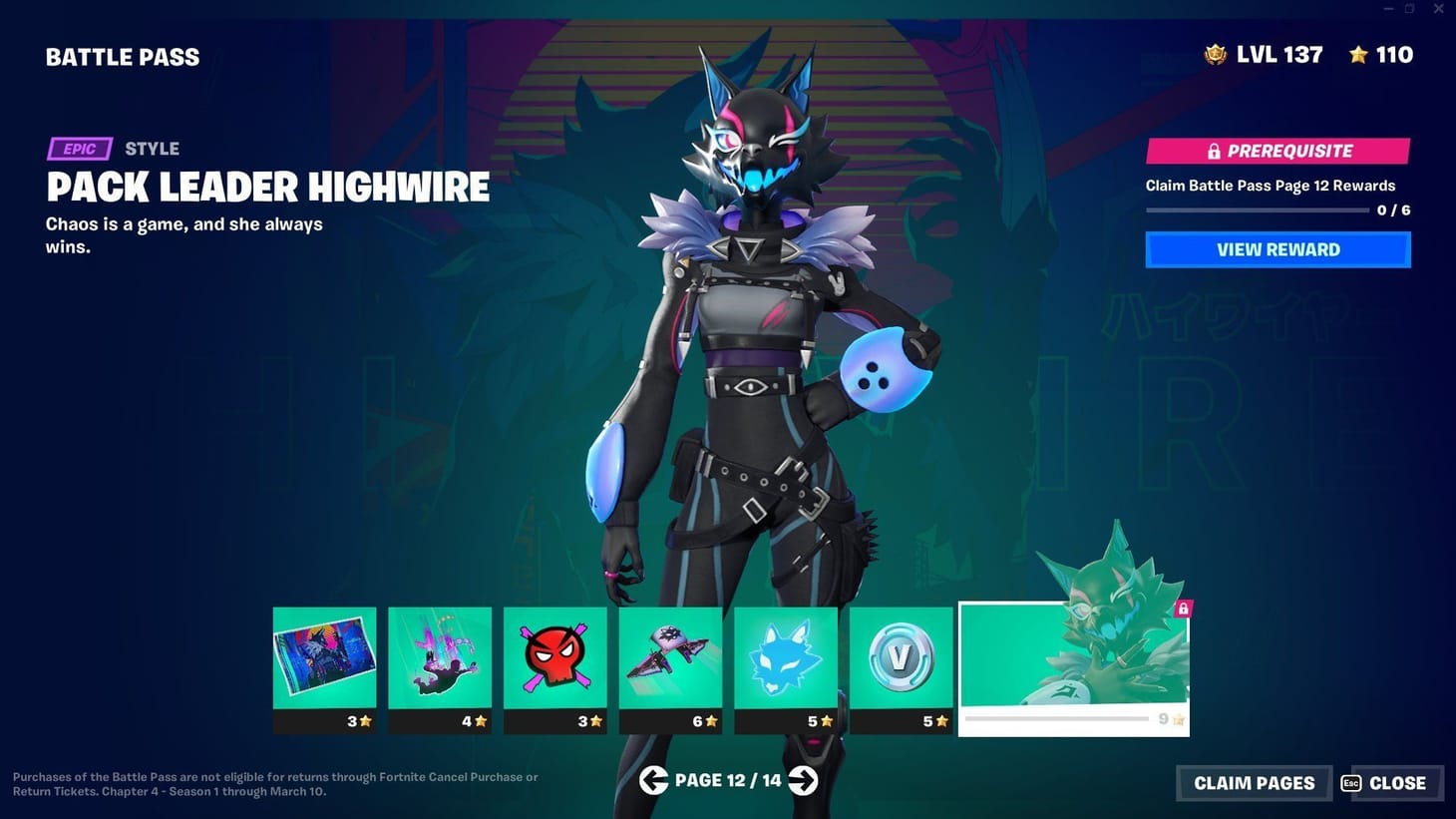
Task: Select the blue wolf emoticon reward
Action: [785, 654]
